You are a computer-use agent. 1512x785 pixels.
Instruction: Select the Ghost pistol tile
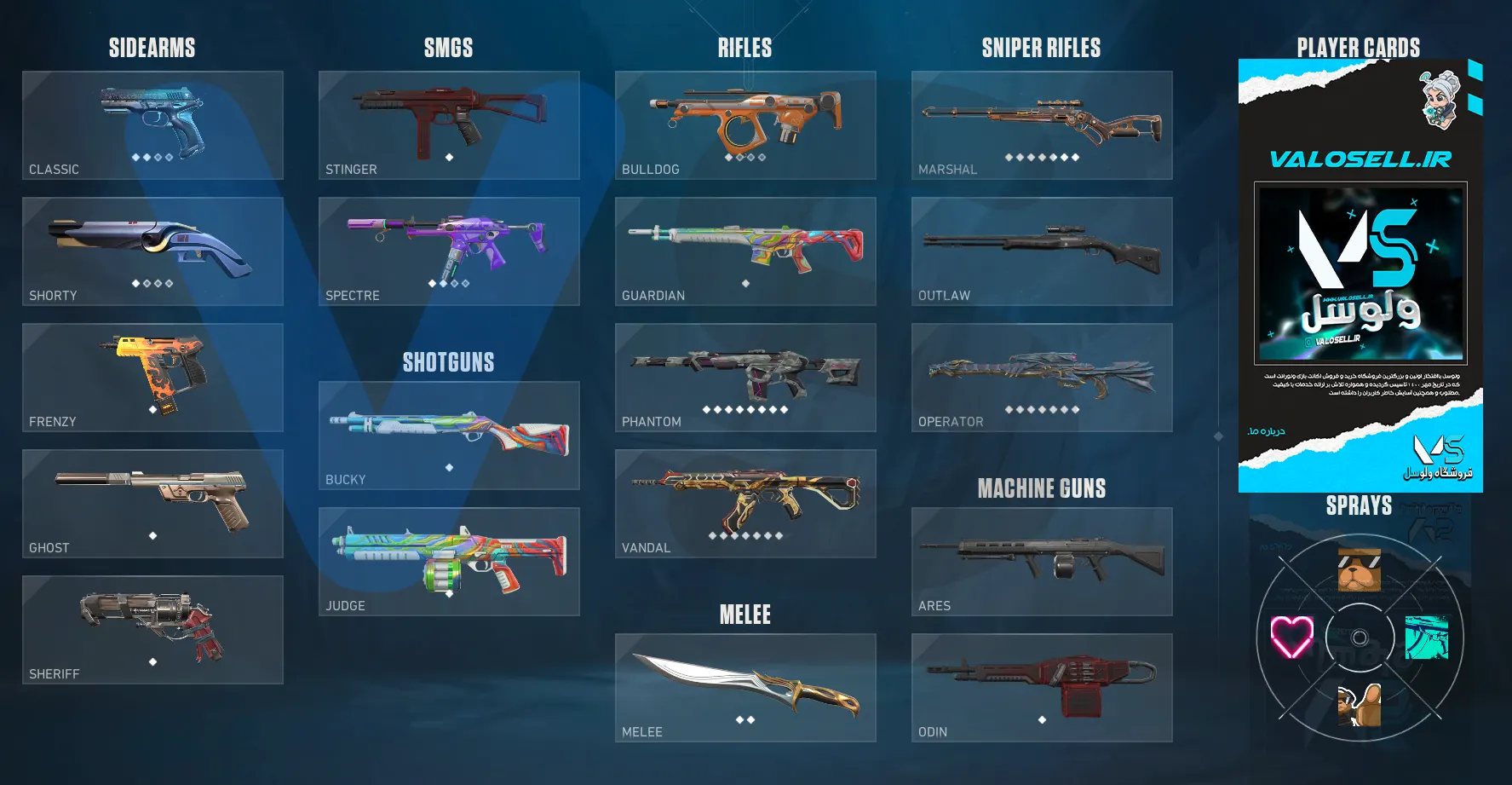[152, 504]
